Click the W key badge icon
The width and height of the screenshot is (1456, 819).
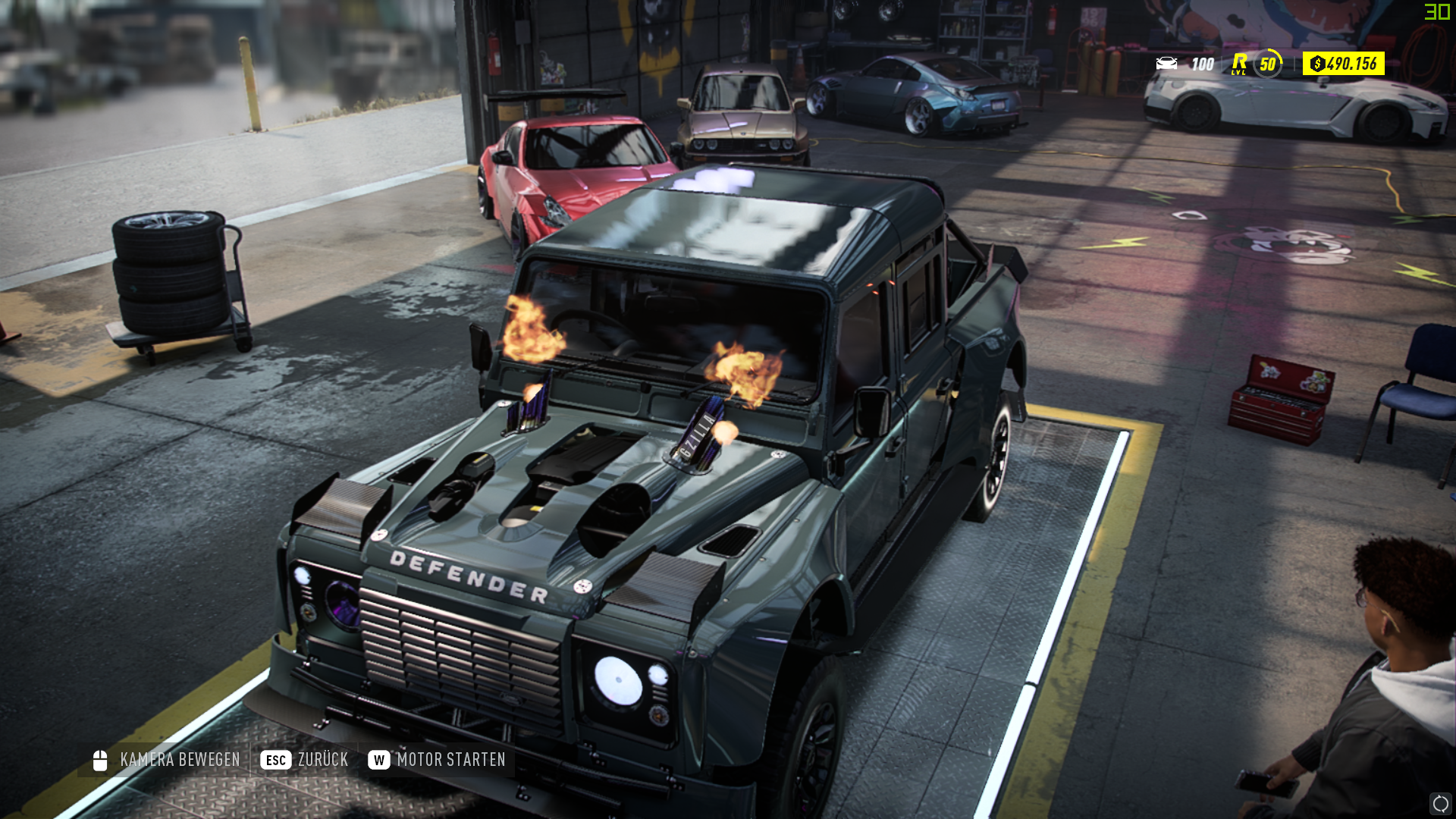click(x=378, y=759)
